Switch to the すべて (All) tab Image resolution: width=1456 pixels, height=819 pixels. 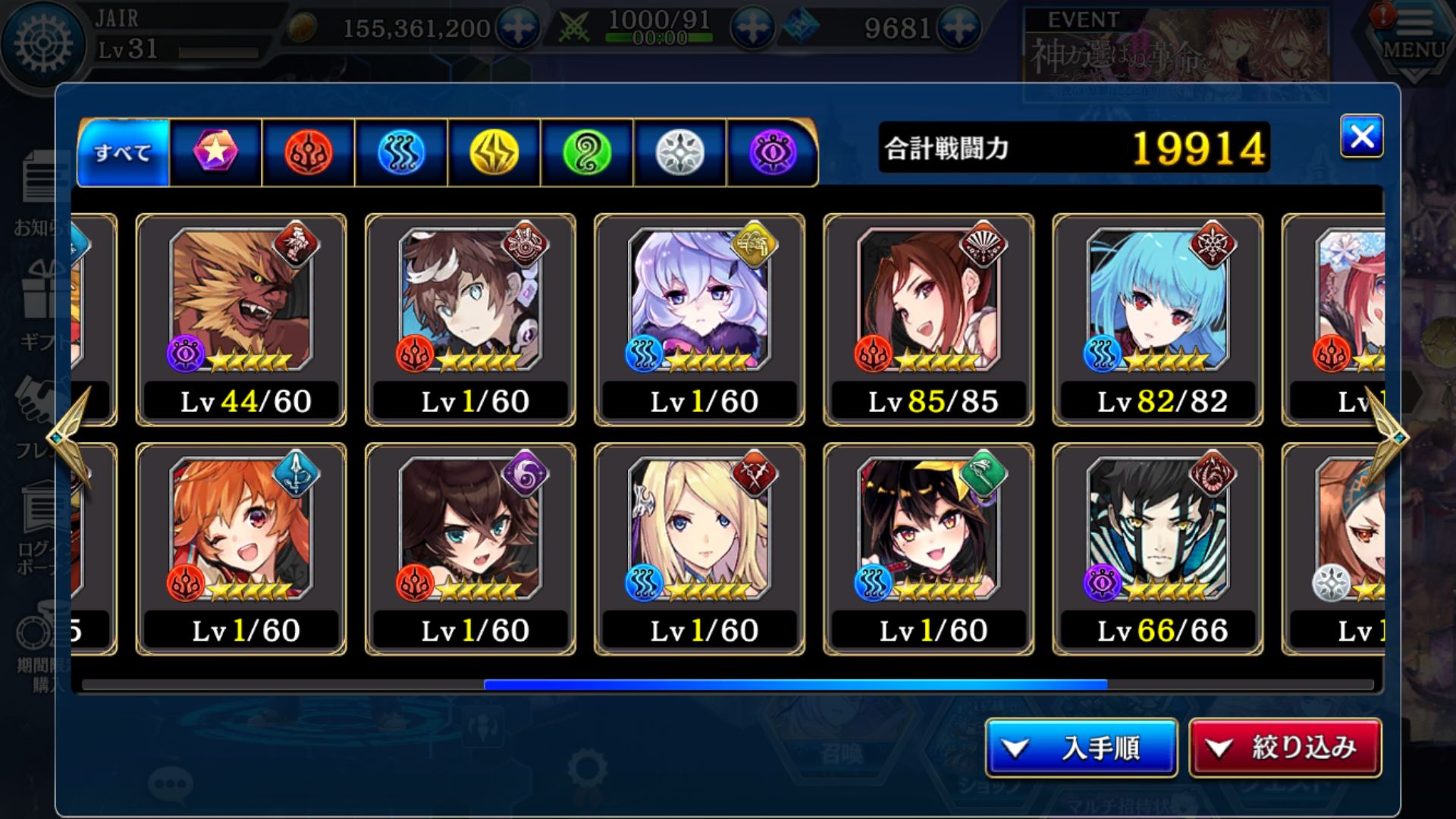[x=123, y=152]
